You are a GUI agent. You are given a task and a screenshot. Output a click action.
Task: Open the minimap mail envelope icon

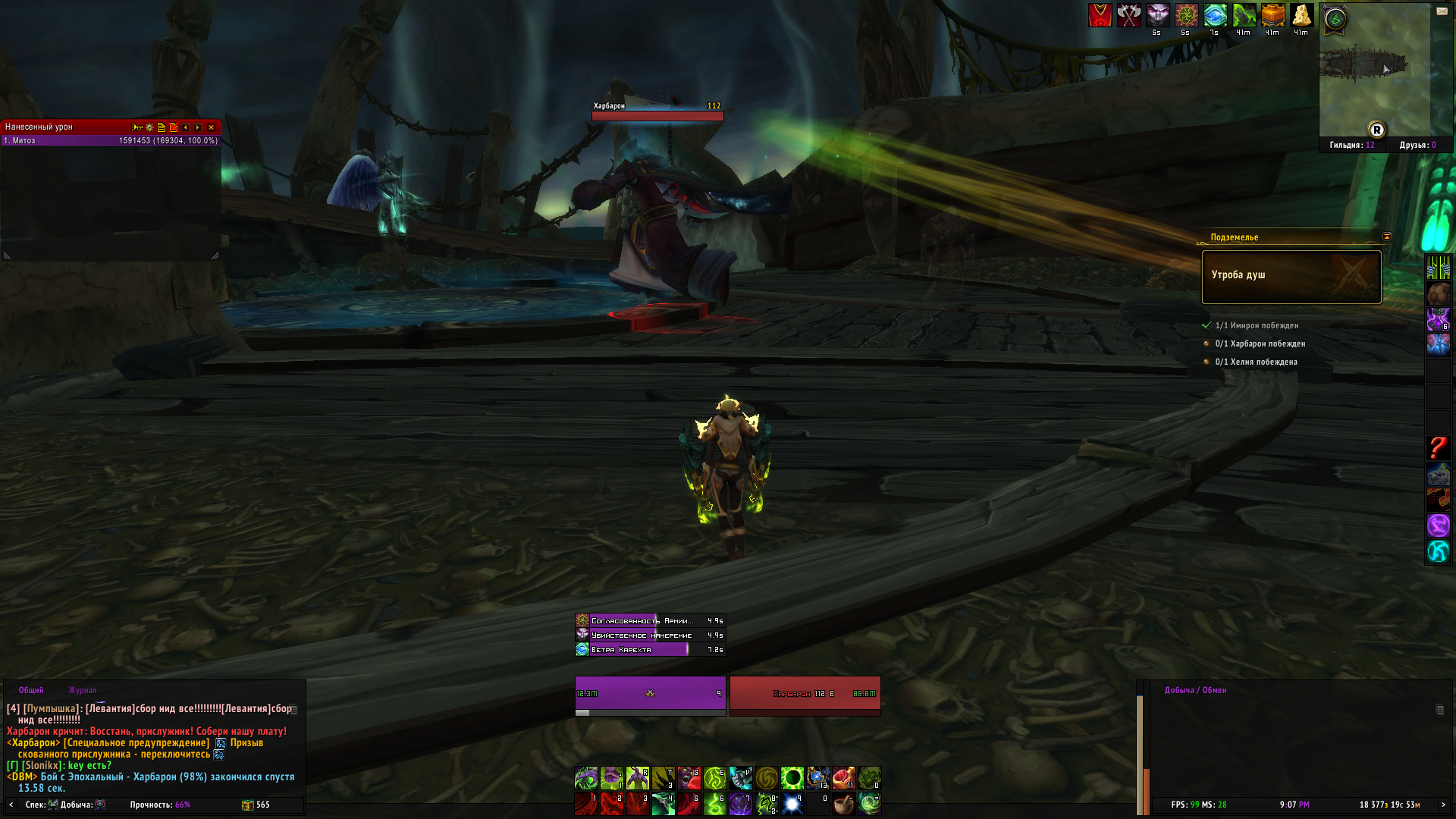[x=1442, y=11]
